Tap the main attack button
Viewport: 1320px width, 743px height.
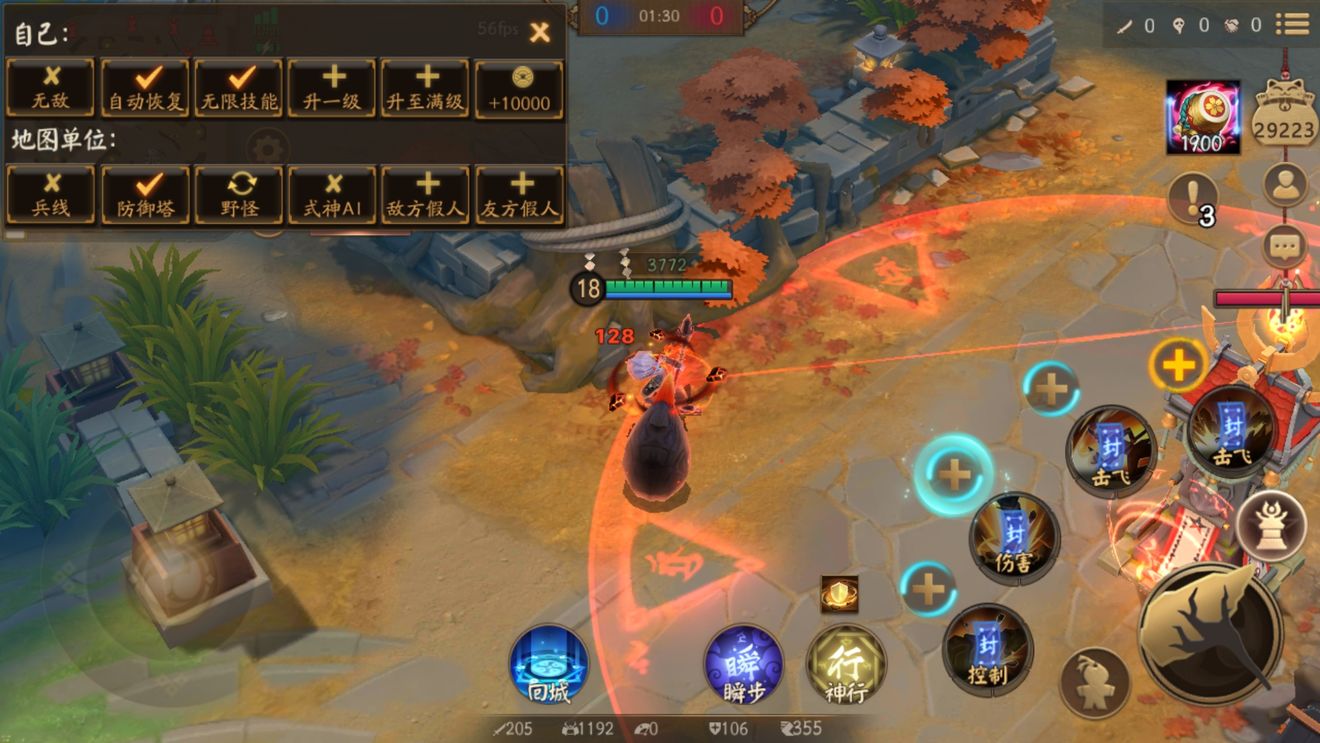click(x=1210, y=633)
